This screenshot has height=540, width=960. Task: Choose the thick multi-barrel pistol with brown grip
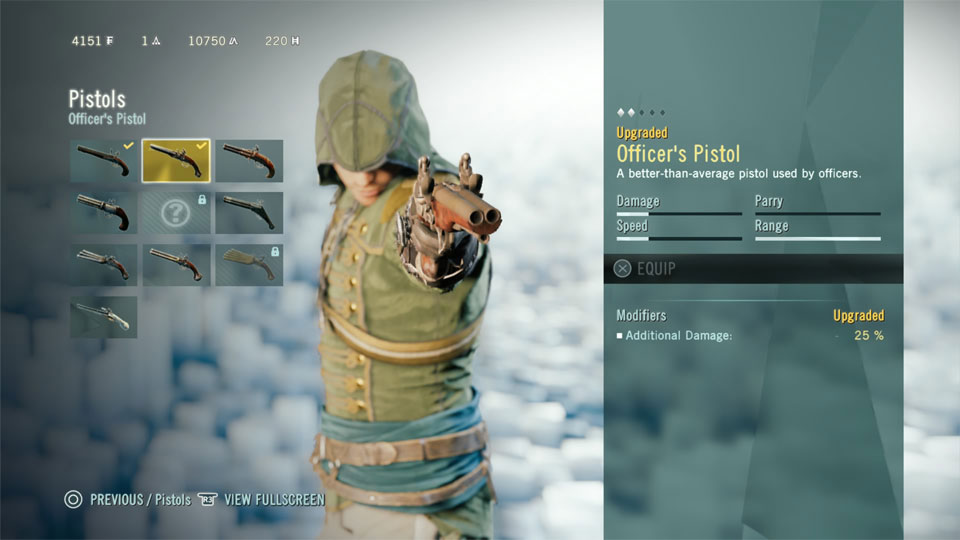click(104, 213)
